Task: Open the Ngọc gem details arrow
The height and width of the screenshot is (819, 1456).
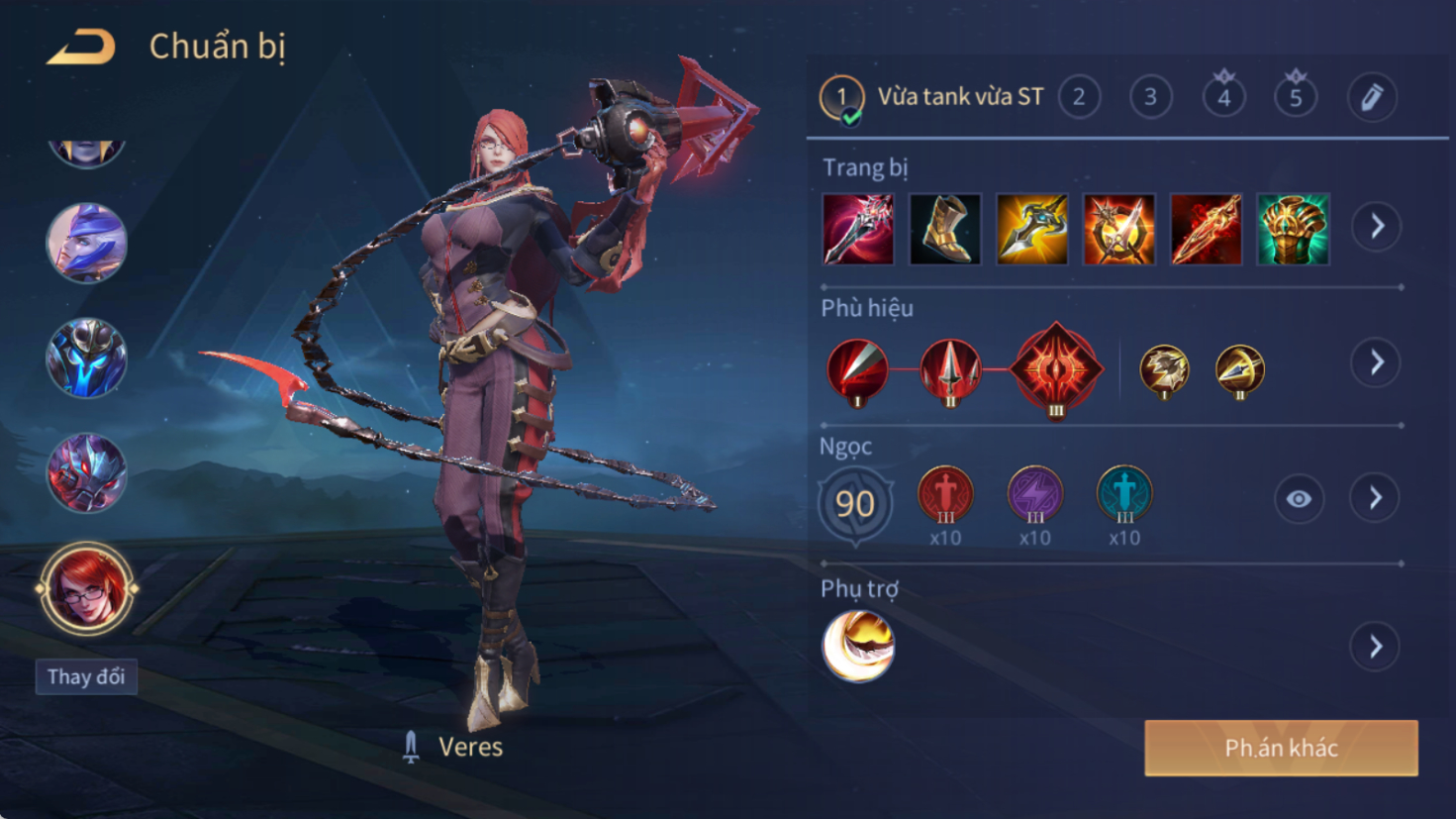Action: [x=1376, y=498]
